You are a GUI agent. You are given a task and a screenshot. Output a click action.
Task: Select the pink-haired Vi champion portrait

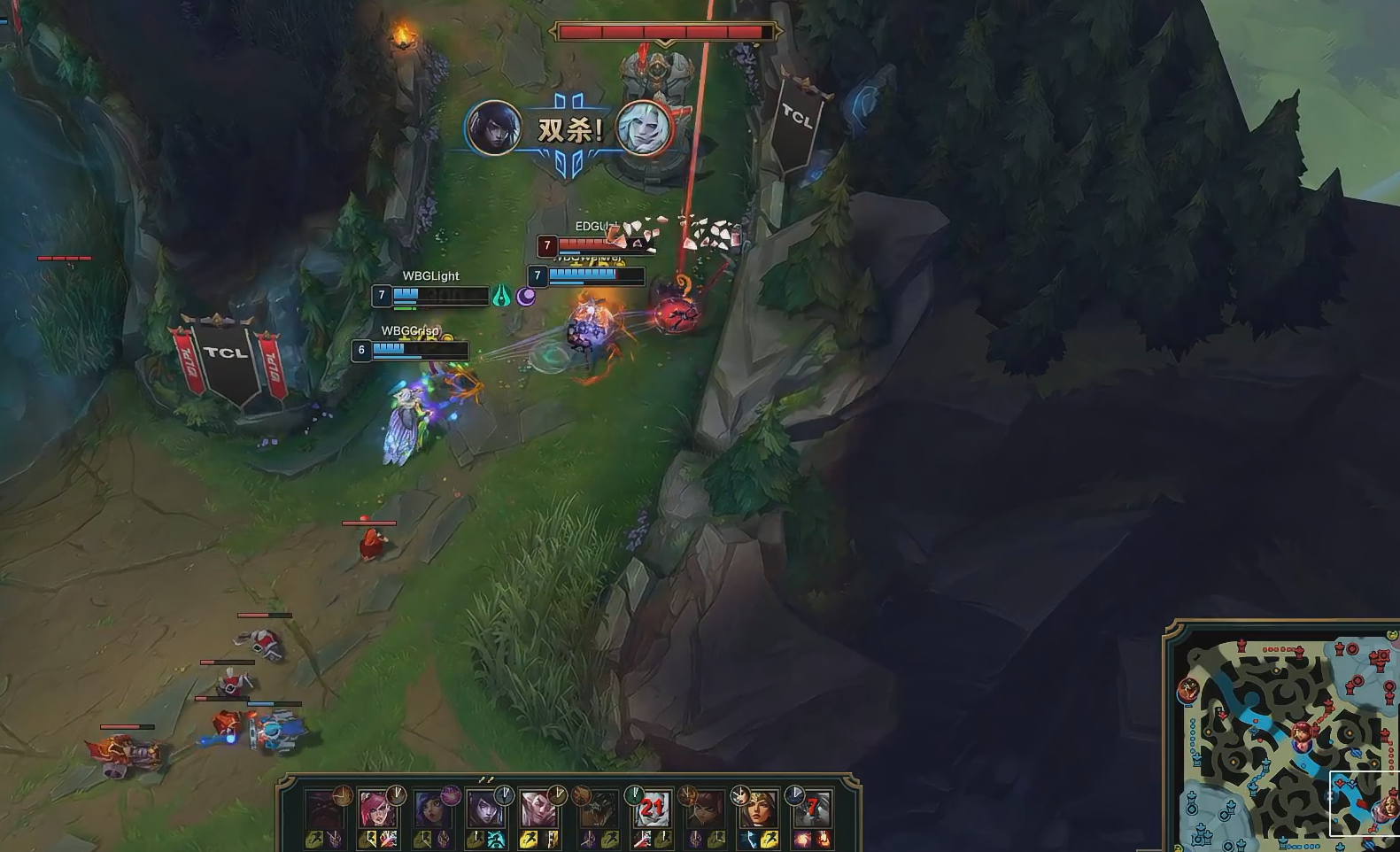pos(377,809)
